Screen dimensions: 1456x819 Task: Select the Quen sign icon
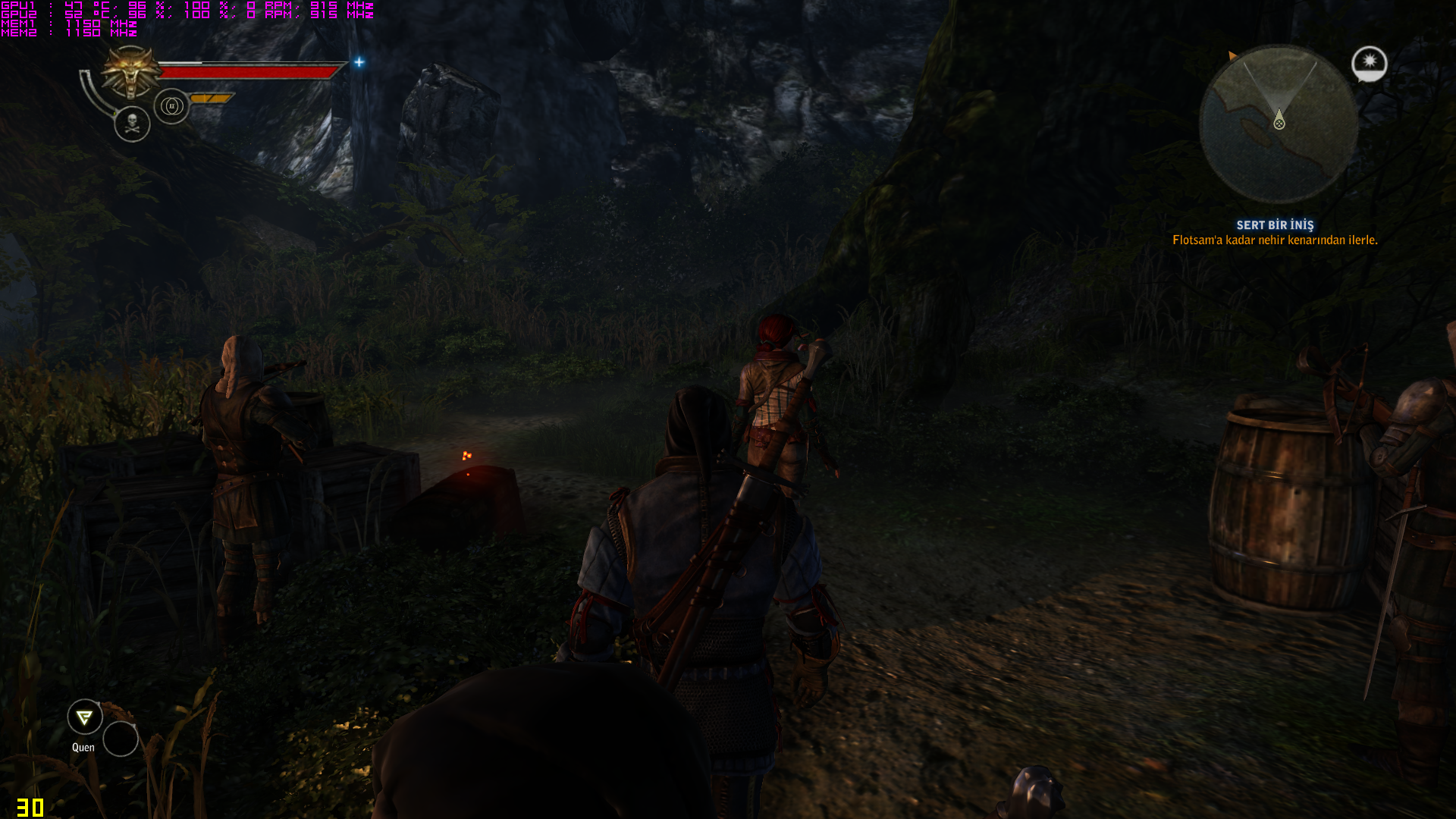point(85,717)
